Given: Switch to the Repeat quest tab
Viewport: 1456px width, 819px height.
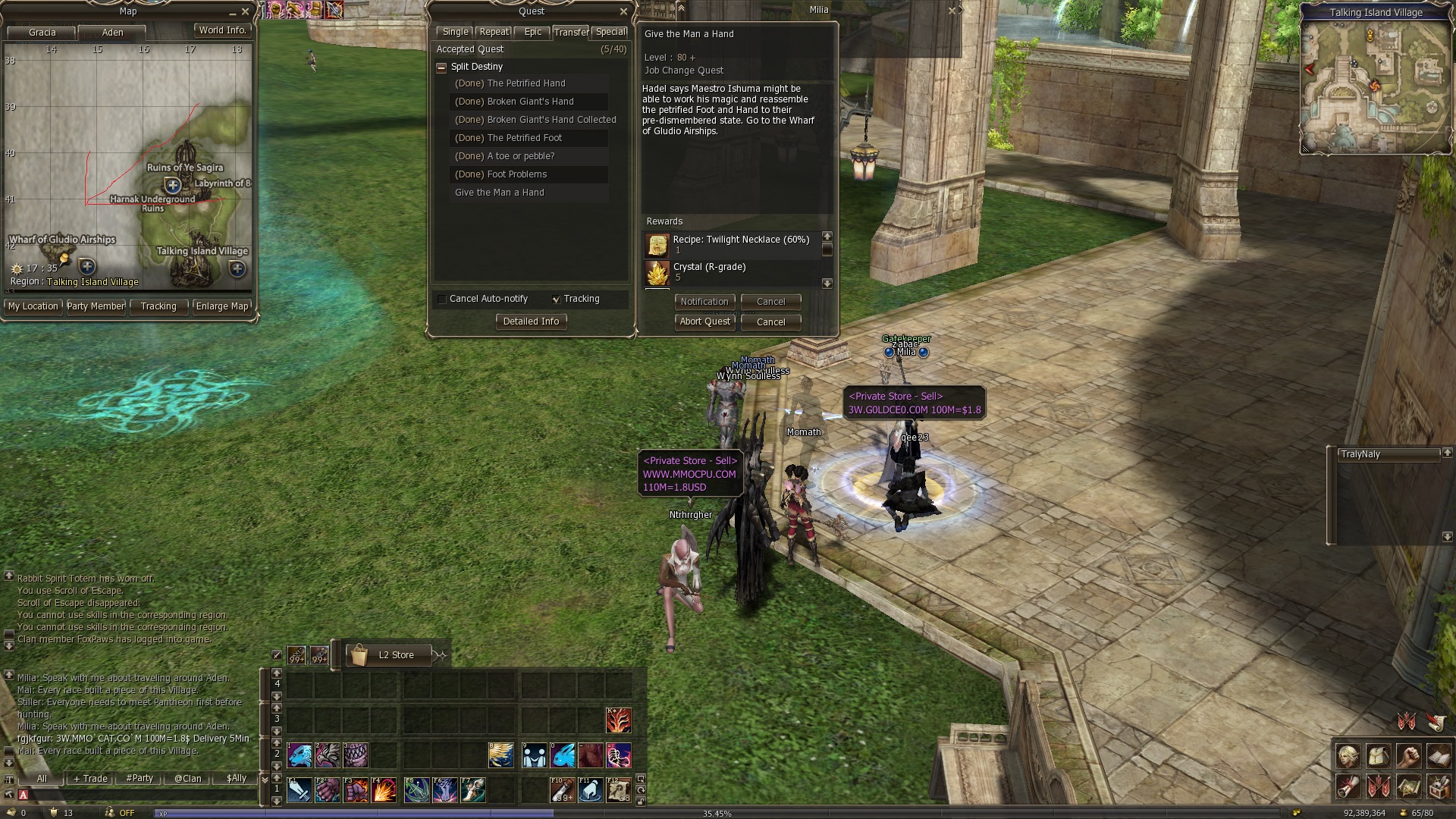Looking at the screenshot, I should point(494,32).
